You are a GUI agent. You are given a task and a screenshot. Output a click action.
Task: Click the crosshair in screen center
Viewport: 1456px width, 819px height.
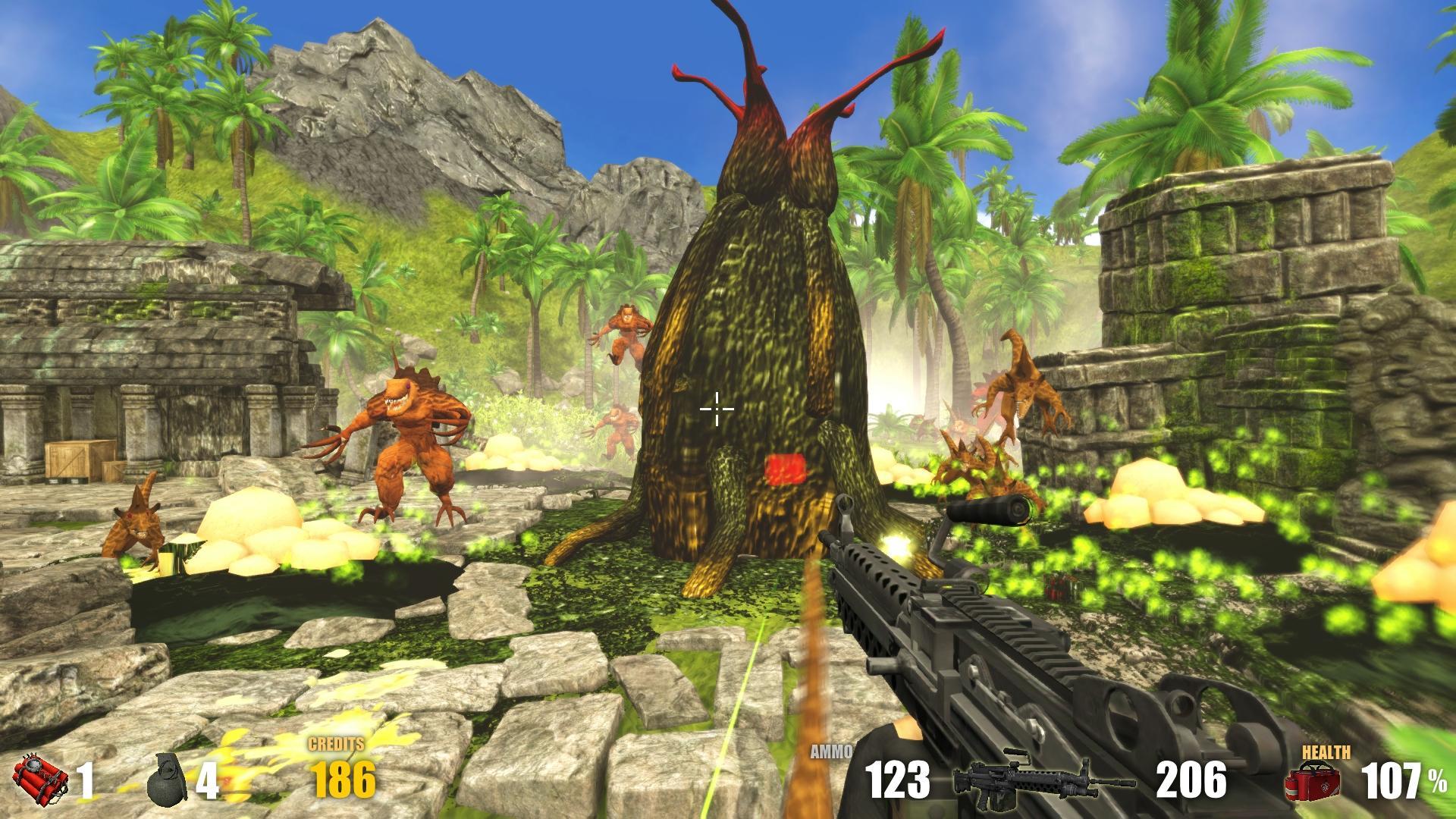(x=716, y=409)
